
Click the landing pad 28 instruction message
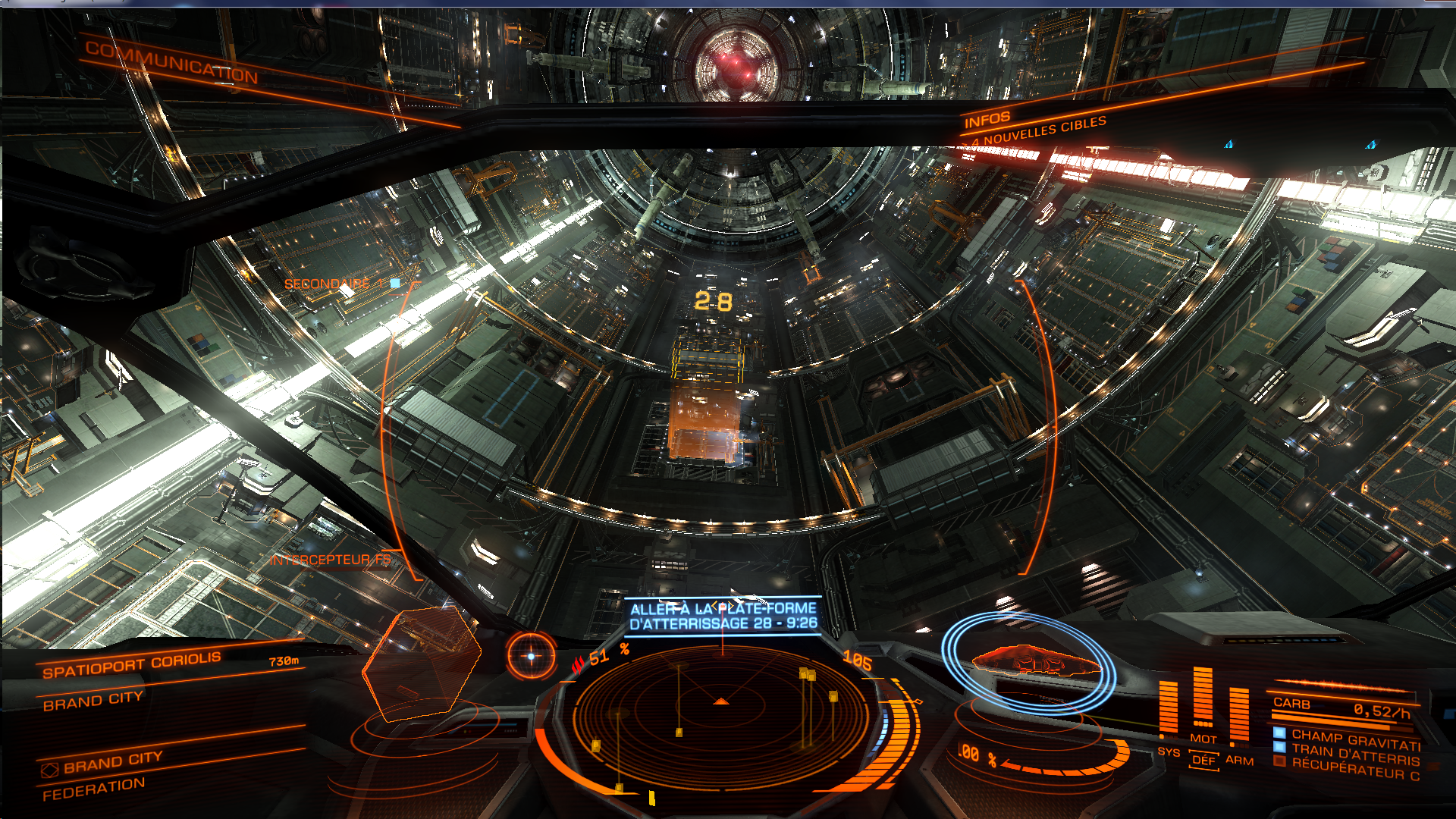point(723,616)
